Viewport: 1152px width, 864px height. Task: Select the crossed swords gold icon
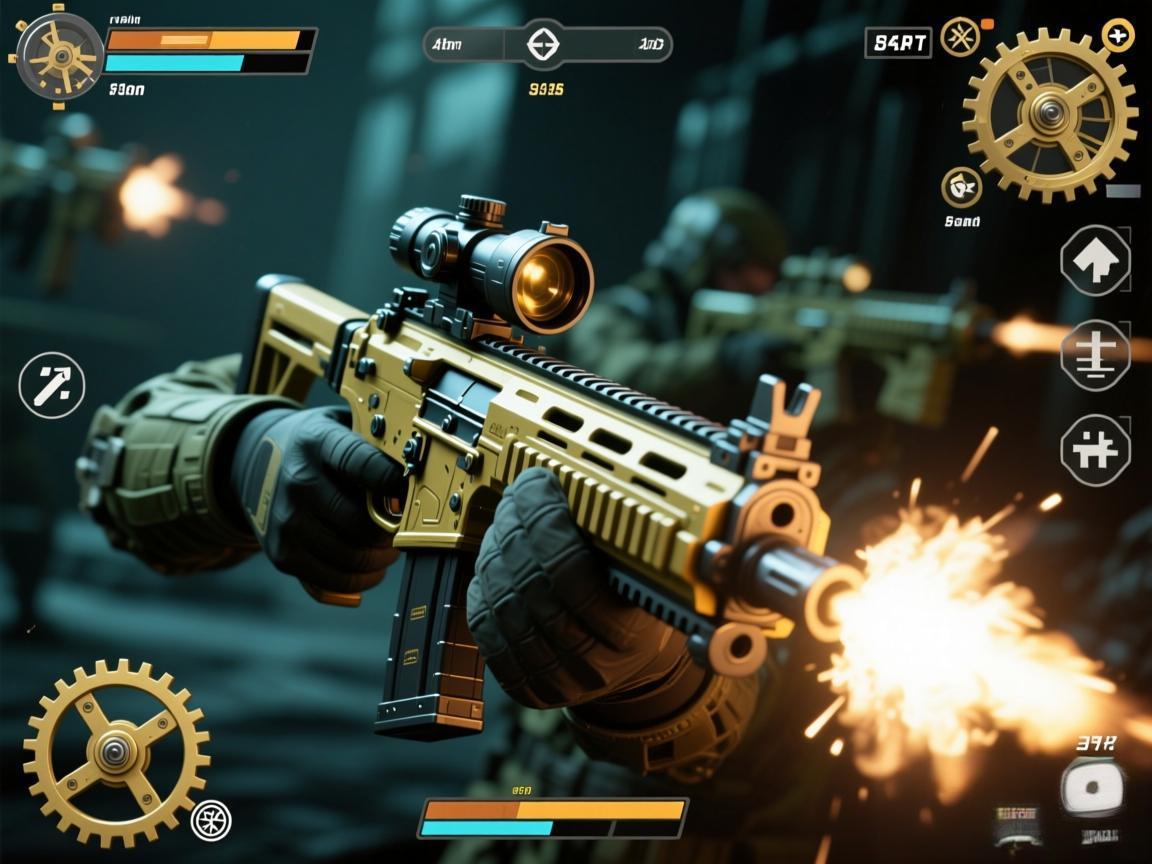960,37
